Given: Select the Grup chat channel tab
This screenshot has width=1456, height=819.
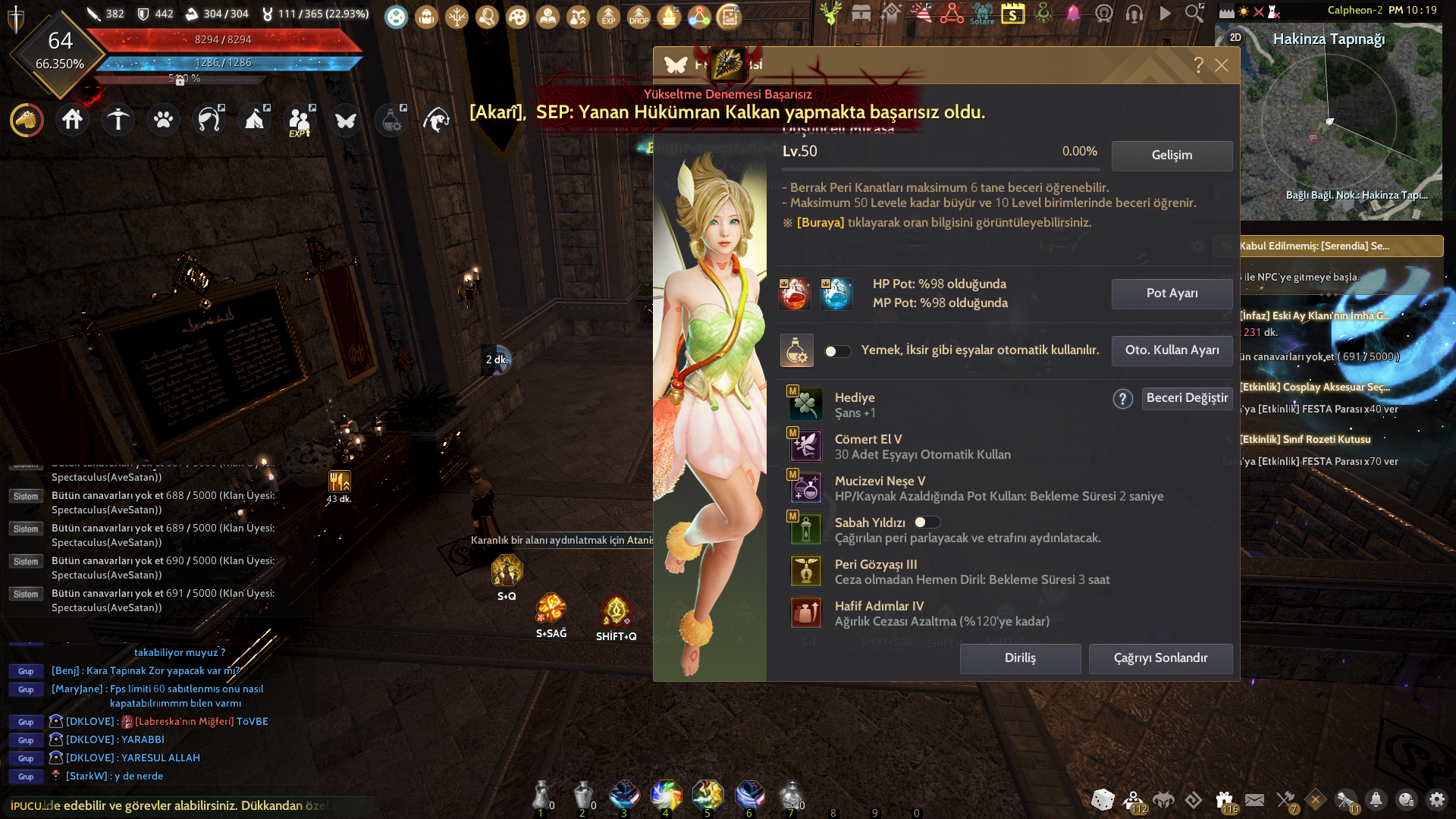Looking at the screenshot, I should pyautogui.click(x=25, y=671).
